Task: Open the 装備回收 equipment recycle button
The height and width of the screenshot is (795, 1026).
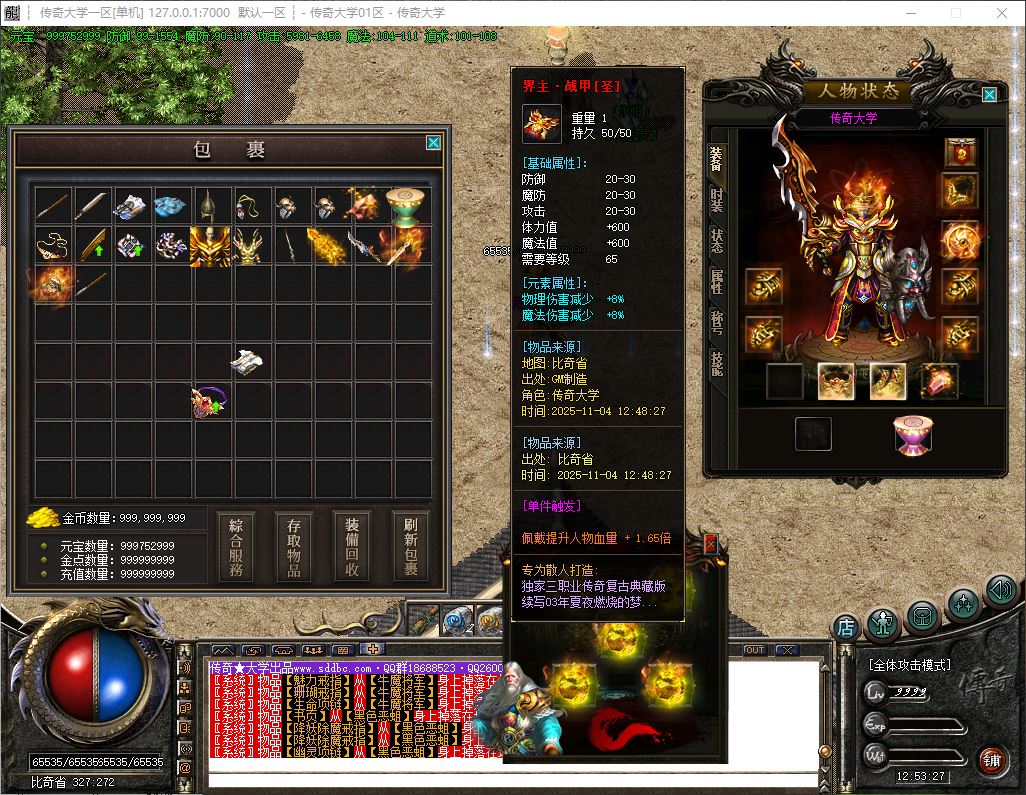Action: coord(352,547)
